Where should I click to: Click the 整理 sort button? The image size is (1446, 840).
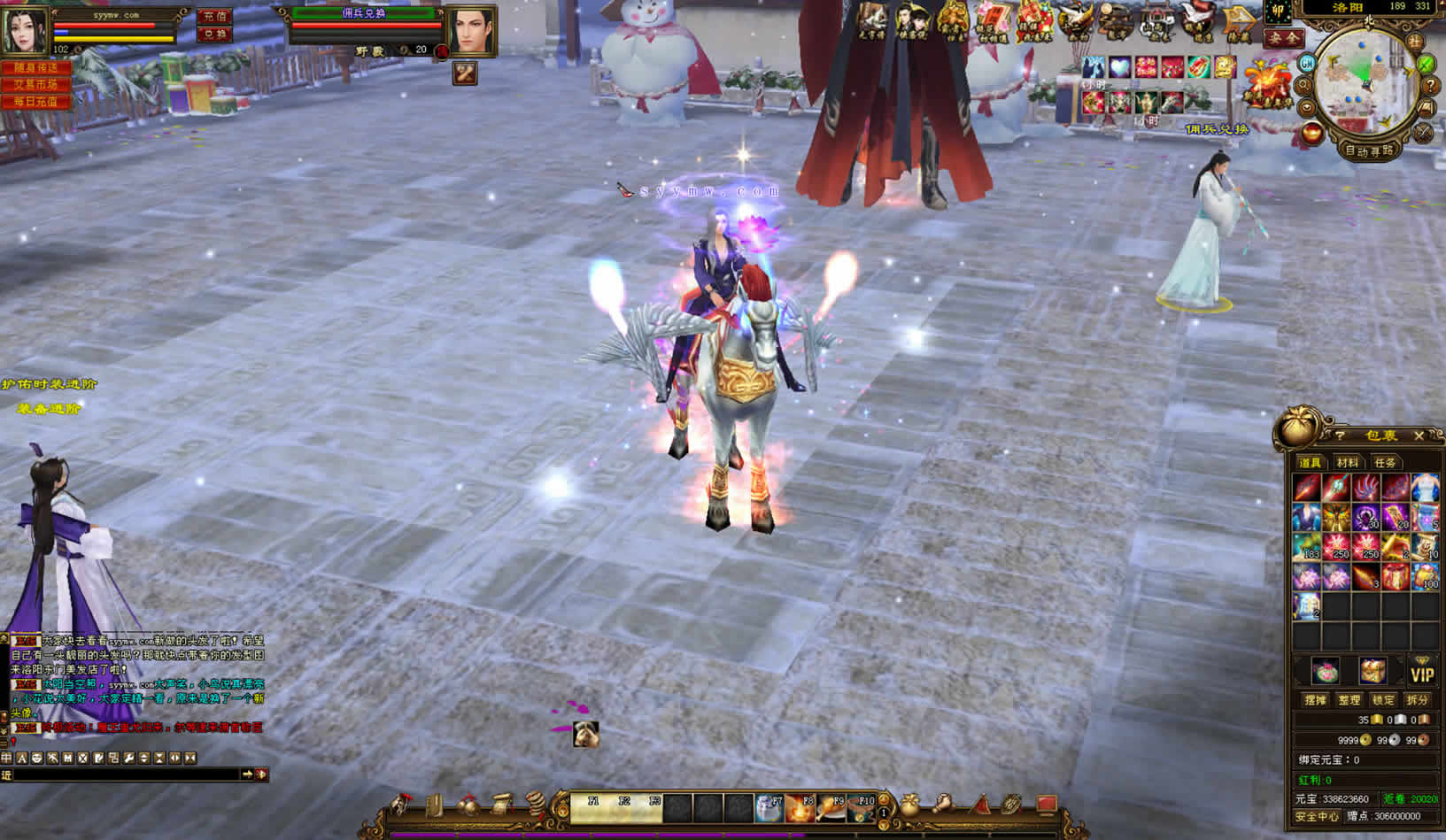click(1349, 700)
